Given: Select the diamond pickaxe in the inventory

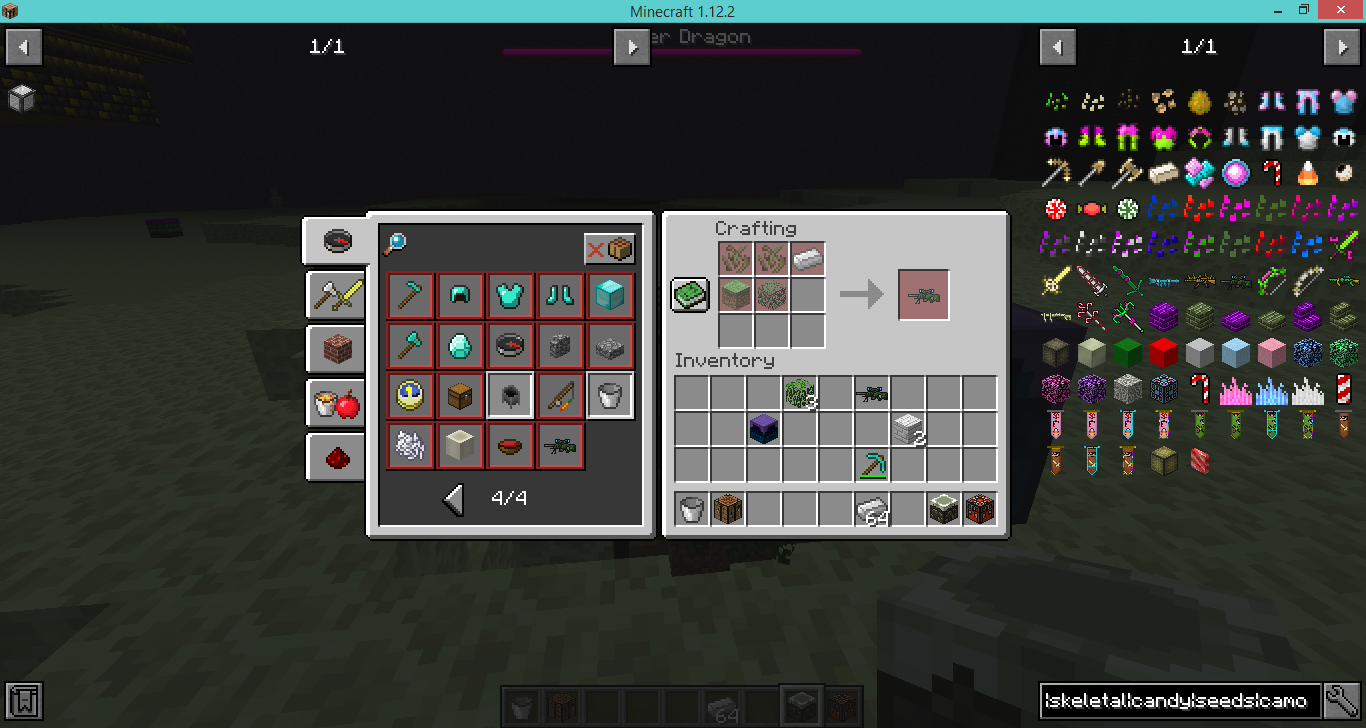Looking at the screenshot, I should click(x=872, y=465).
